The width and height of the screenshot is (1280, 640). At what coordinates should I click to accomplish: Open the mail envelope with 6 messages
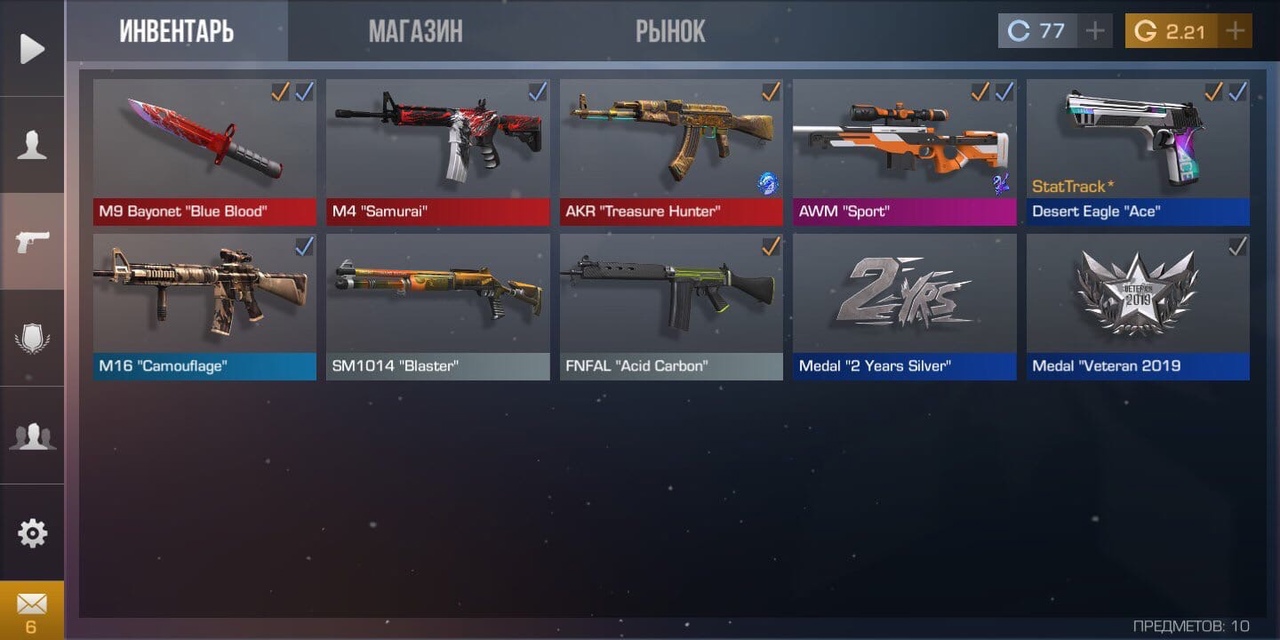click(32, 610)
